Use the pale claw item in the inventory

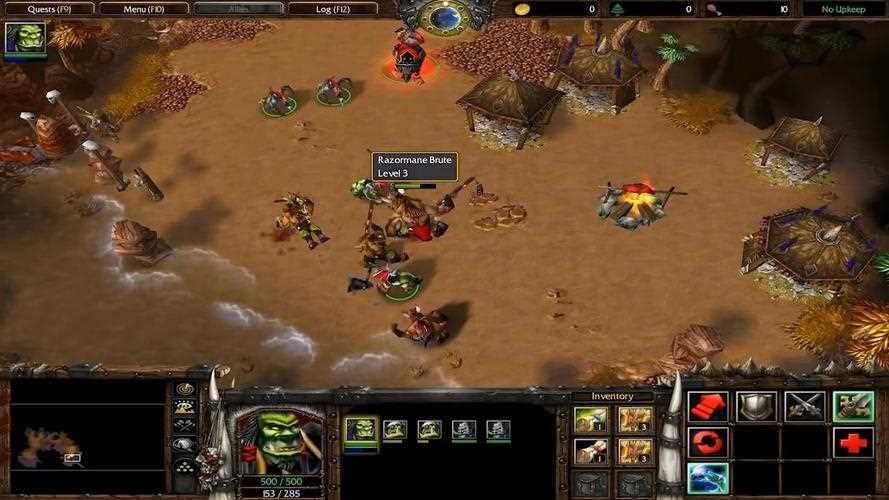click(588, 451)
